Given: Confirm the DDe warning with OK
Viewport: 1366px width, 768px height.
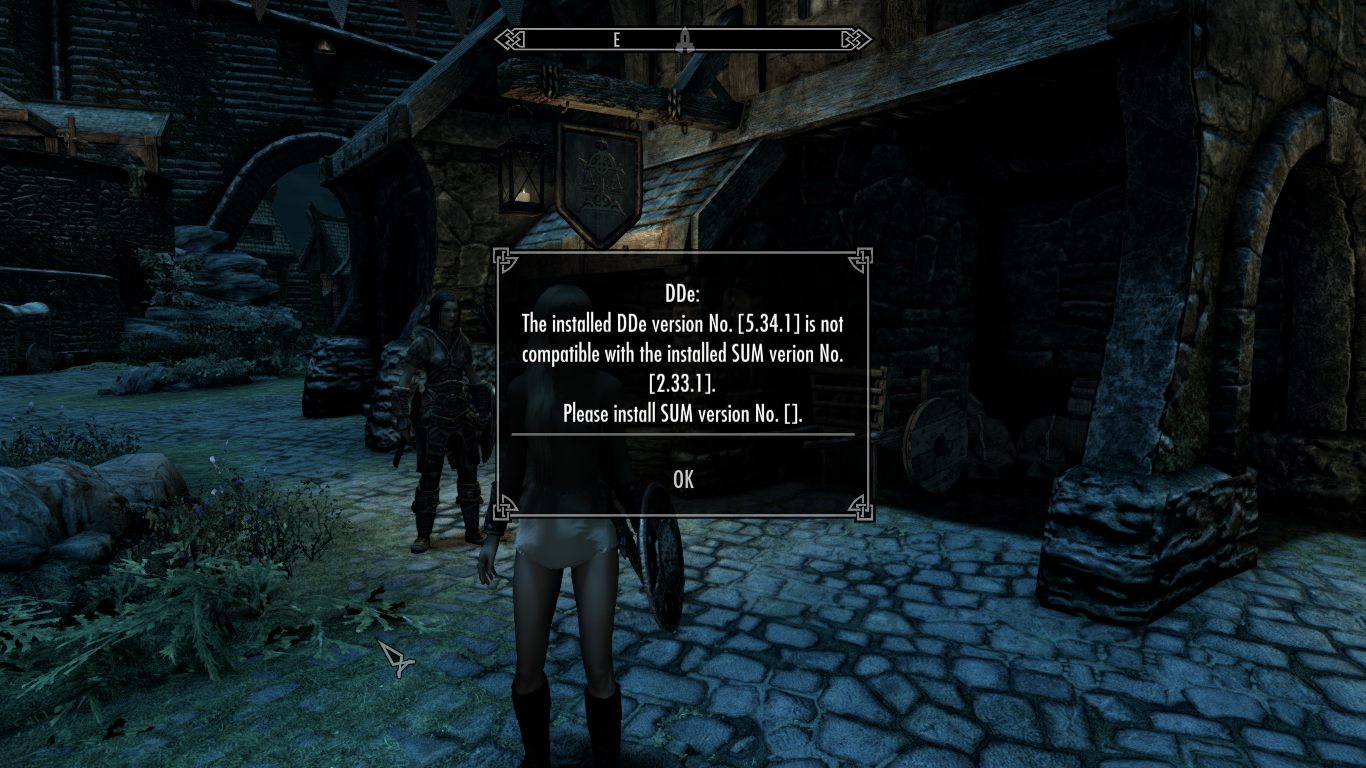Looking at the screenshot, I should click(683, 480).
